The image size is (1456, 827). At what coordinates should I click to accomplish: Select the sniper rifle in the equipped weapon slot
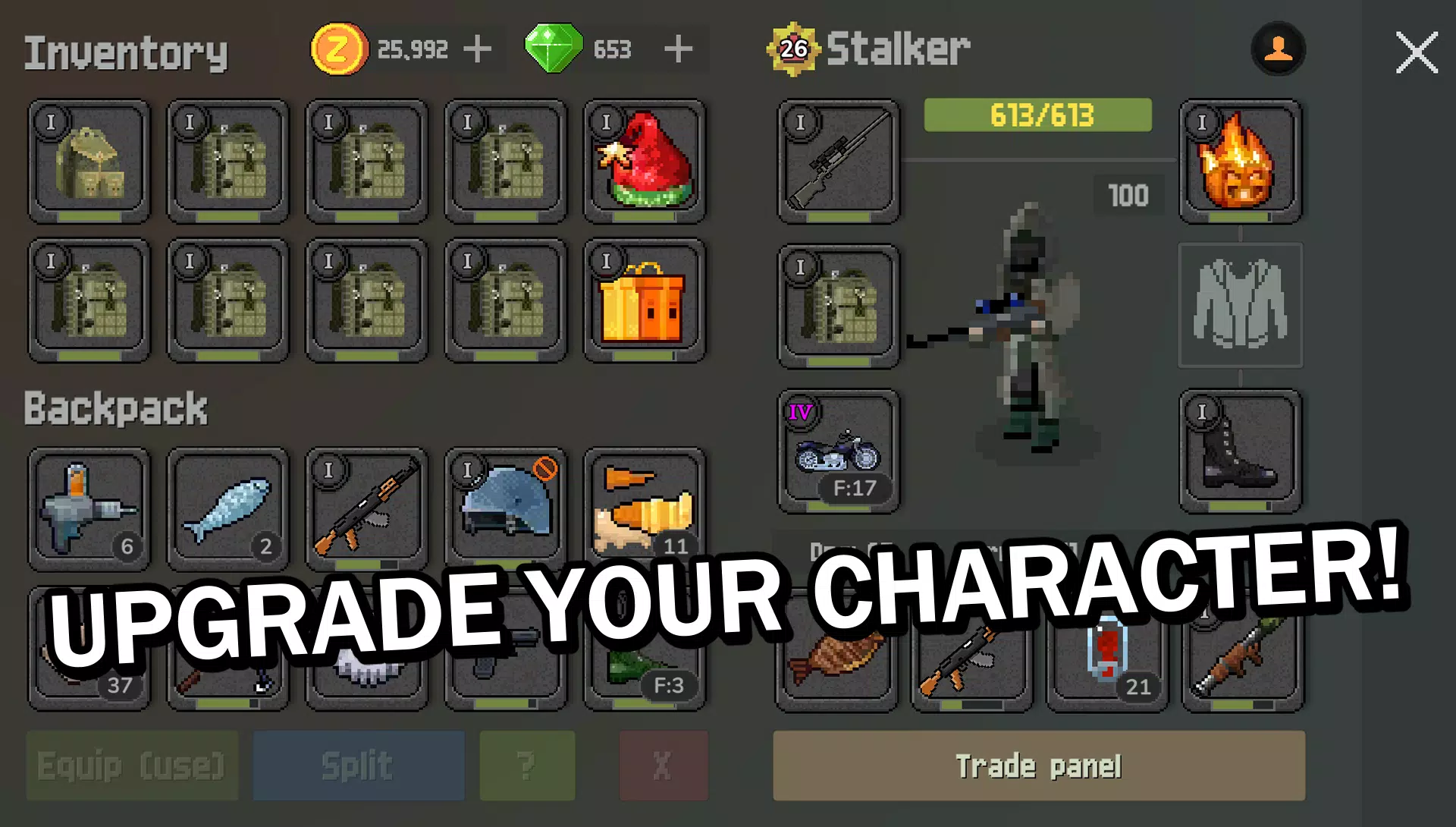[x=838, y=162]
